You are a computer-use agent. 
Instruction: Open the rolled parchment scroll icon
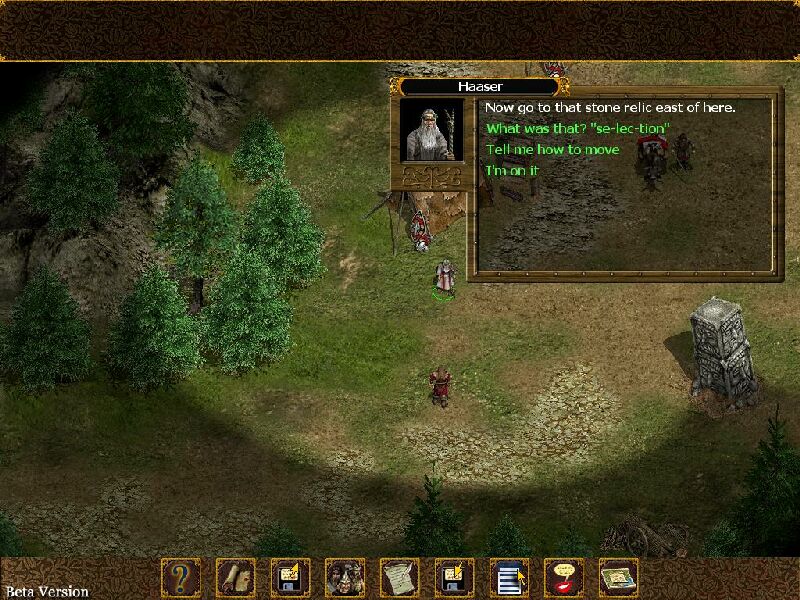coord(236,578)
